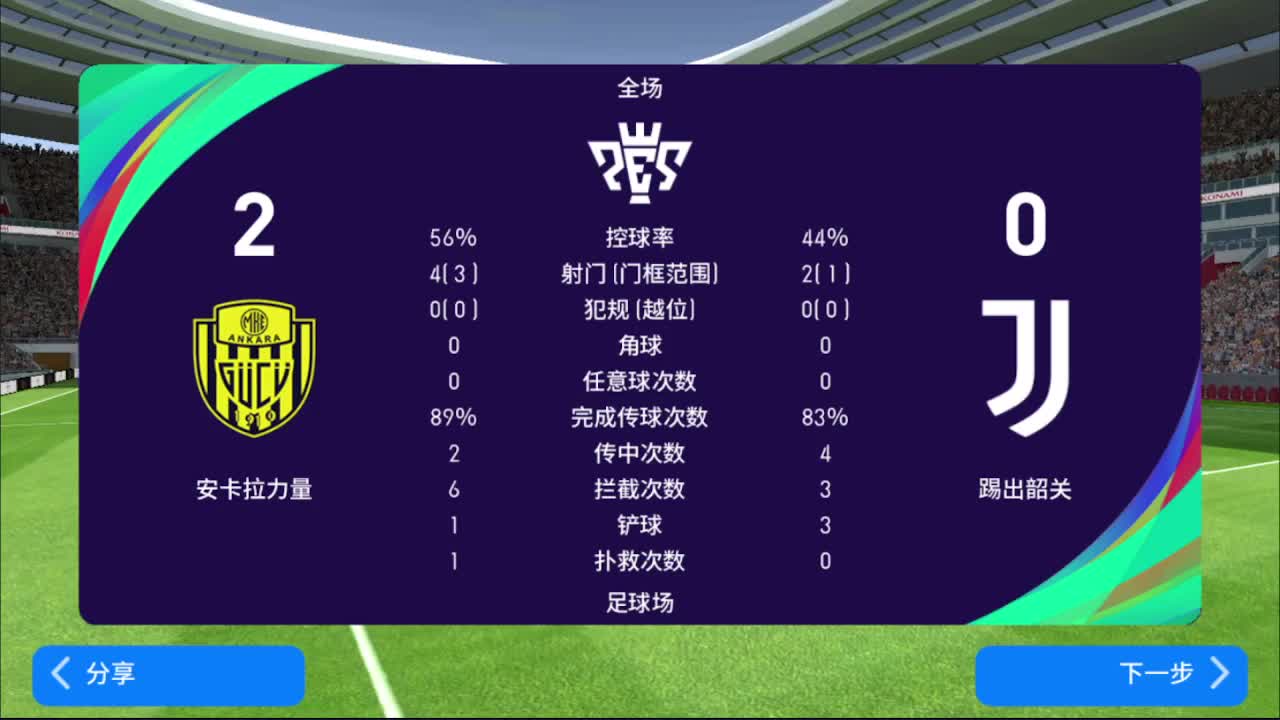Open the 分享 share option
1280x720 pixels.
click(168, 676)
